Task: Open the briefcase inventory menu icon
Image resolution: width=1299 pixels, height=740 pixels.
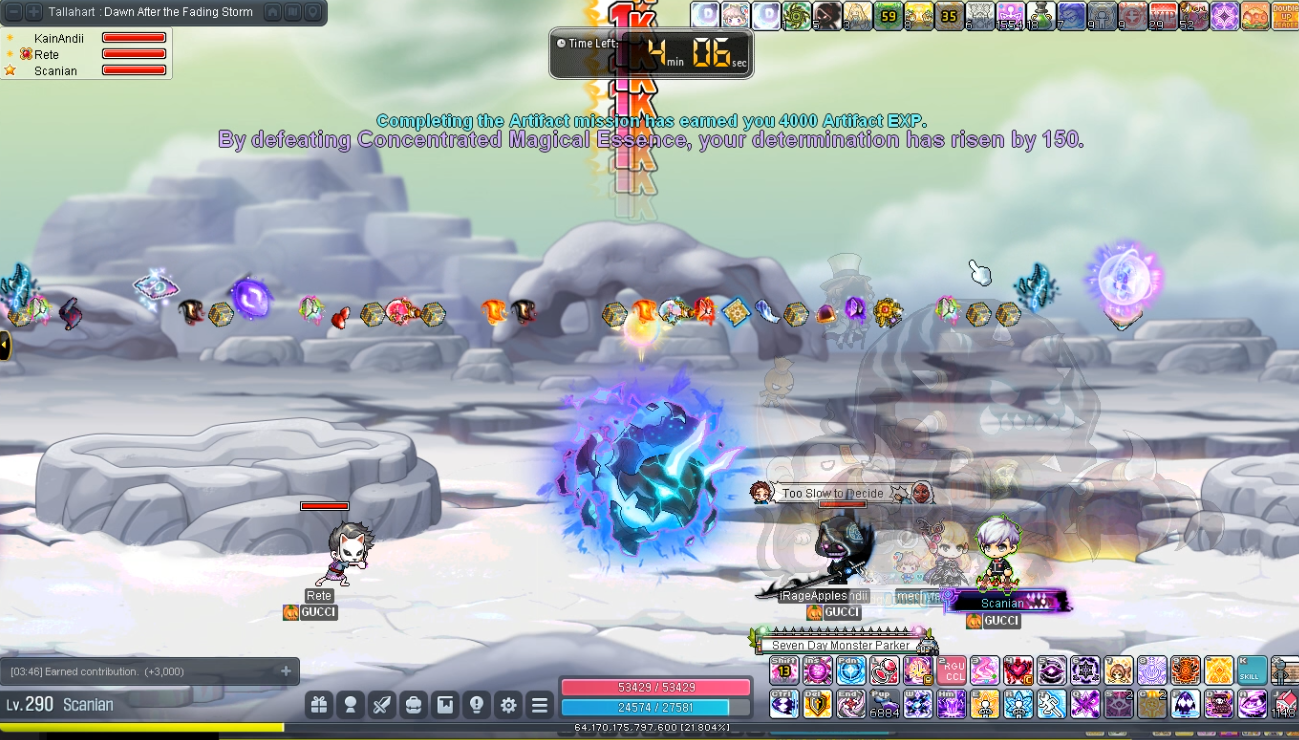Action: [x=413, y=705]
